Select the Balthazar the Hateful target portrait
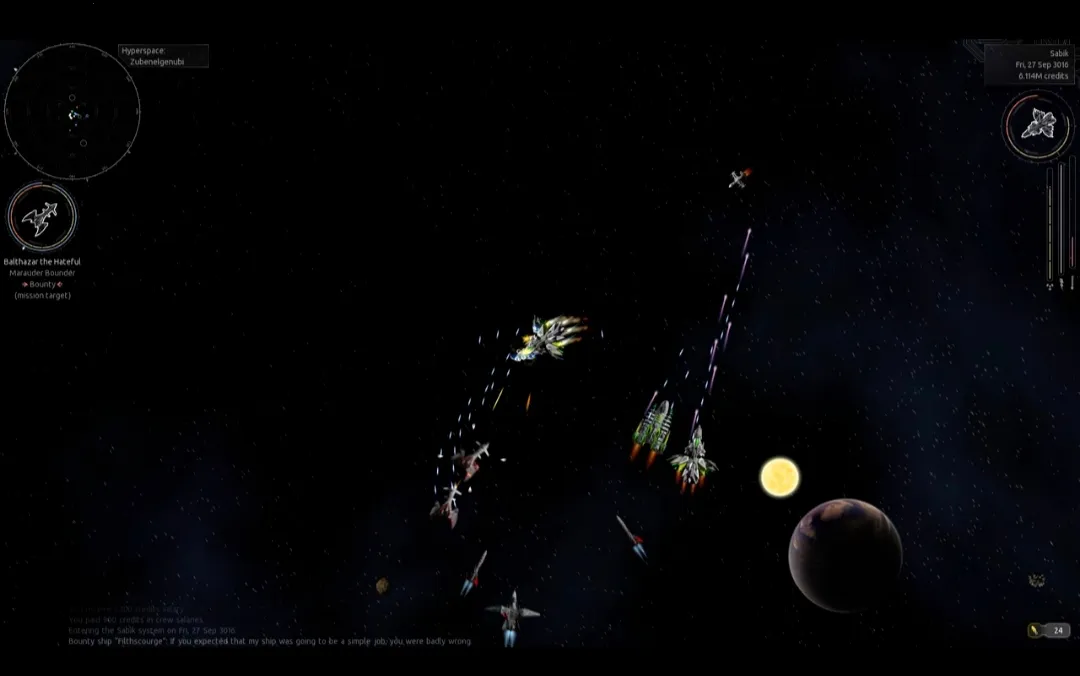Image resolution: width=1080 pixels, height=676 pixels. [42, 217]
